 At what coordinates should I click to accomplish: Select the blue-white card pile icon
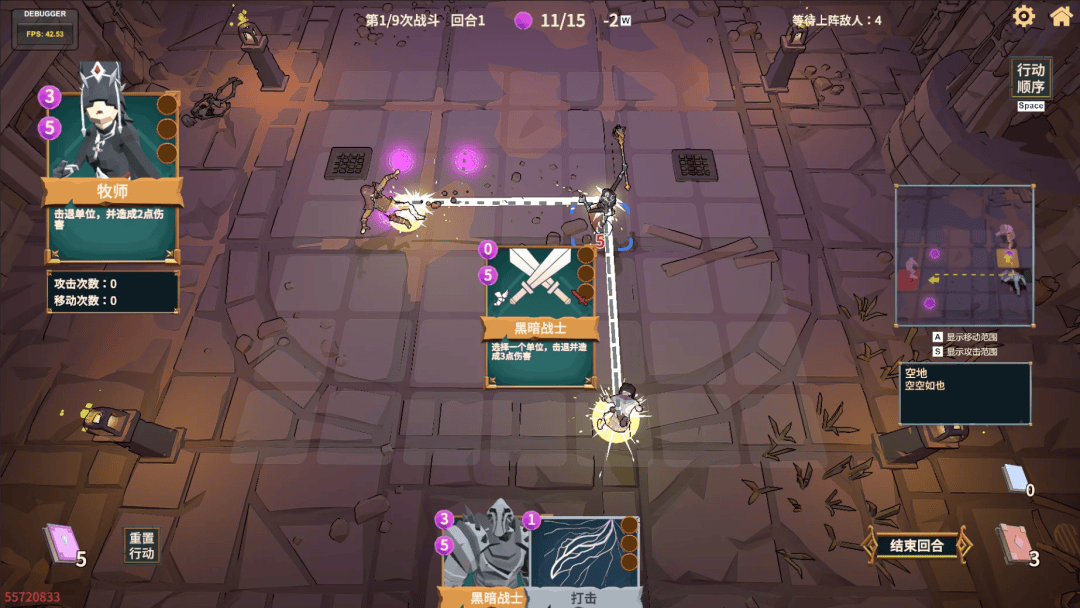(x=1014, y=478)
